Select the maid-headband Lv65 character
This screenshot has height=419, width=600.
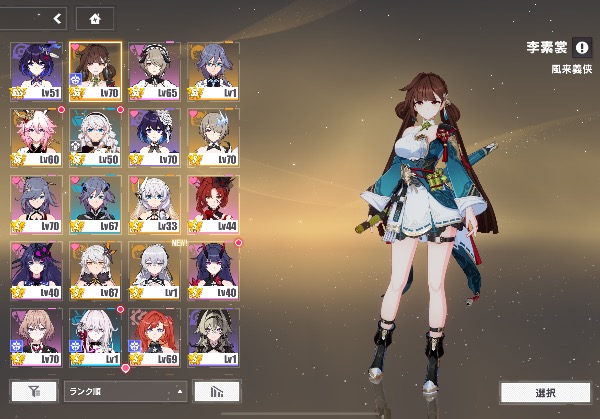[154, 70]
